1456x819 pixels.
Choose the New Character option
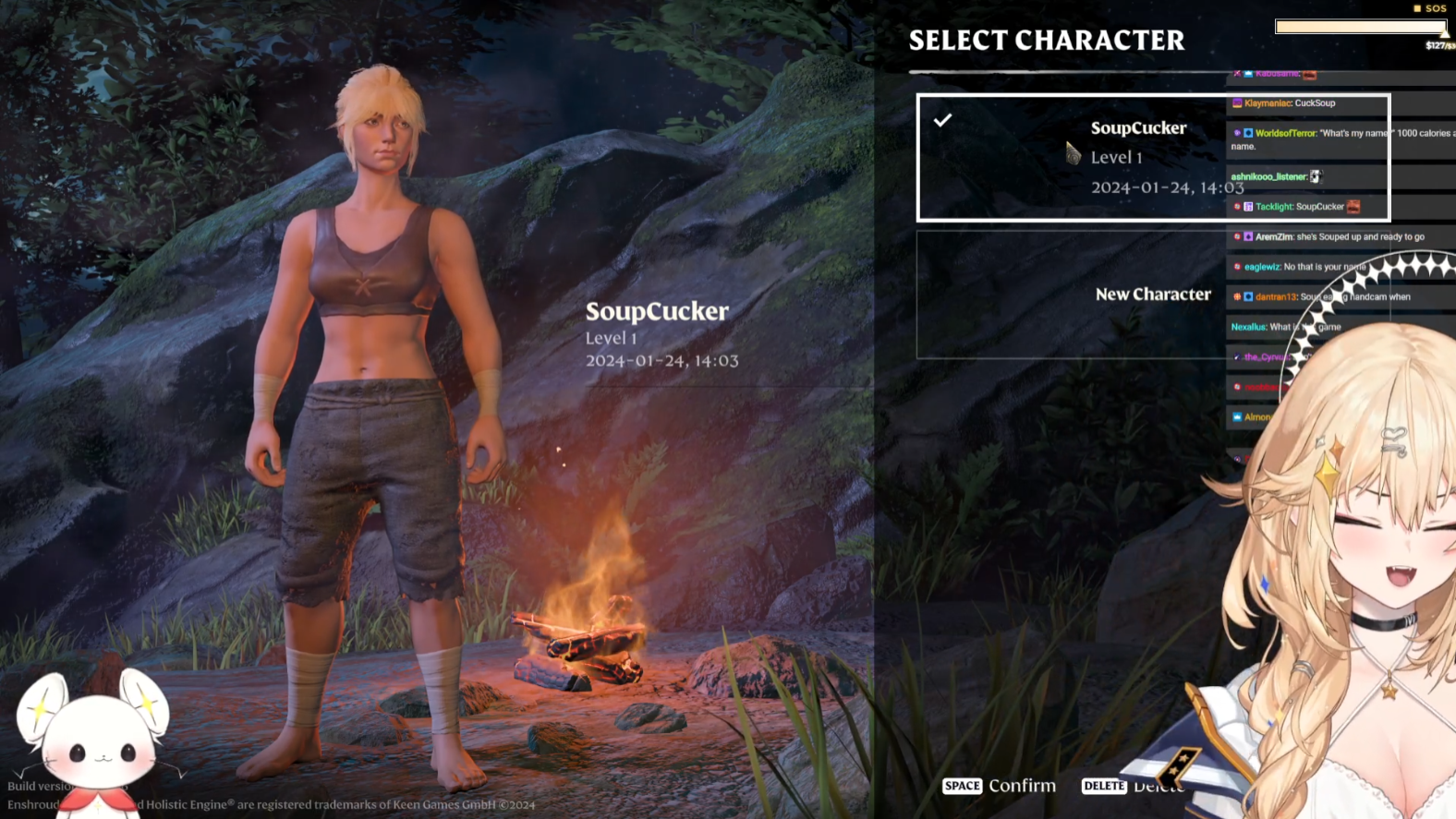[1072, 295]
